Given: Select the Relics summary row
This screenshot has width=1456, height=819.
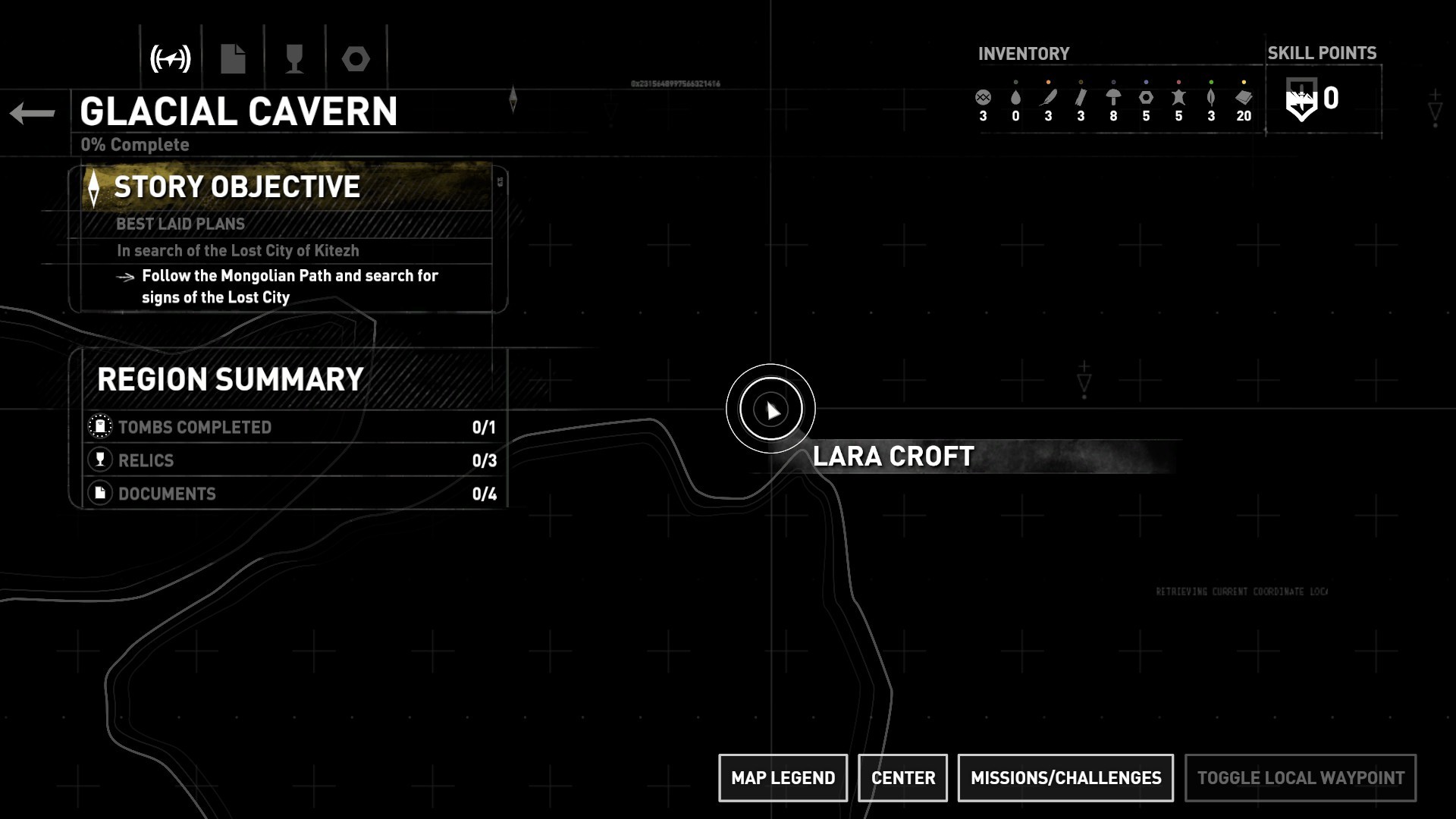Looking at the screenshot, I should click(x=292, y=460).
